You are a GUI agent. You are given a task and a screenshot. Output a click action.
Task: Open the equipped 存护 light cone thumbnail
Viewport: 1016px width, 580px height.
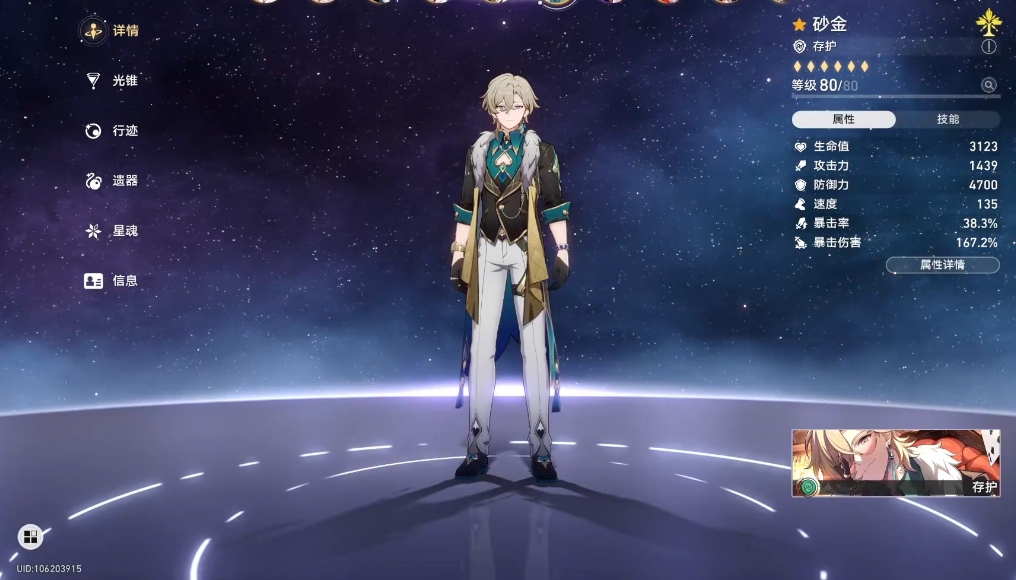click(897, 463)
